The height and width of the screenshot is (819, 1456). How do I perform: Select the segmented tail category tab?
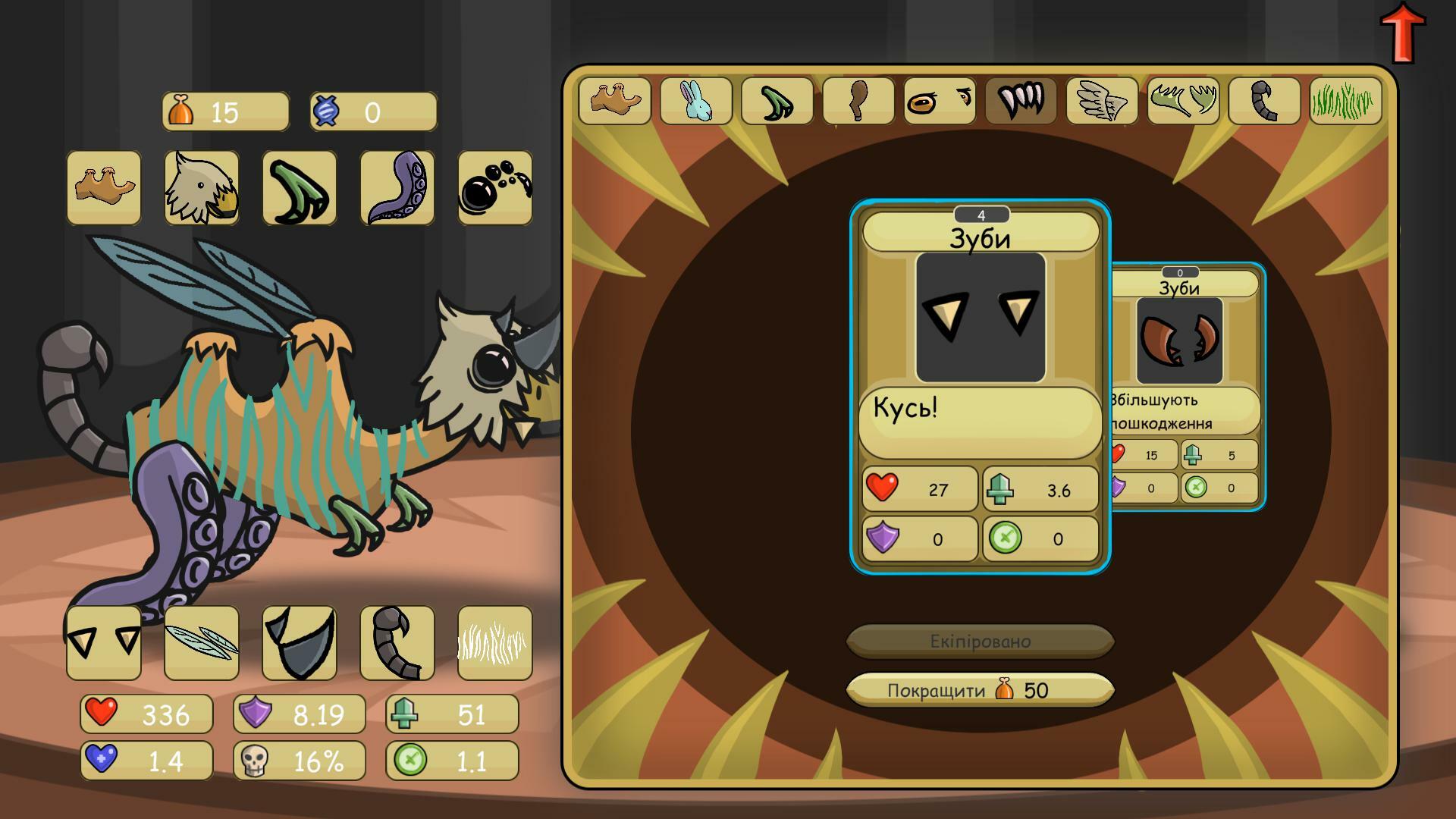[x=1264, y=101]
